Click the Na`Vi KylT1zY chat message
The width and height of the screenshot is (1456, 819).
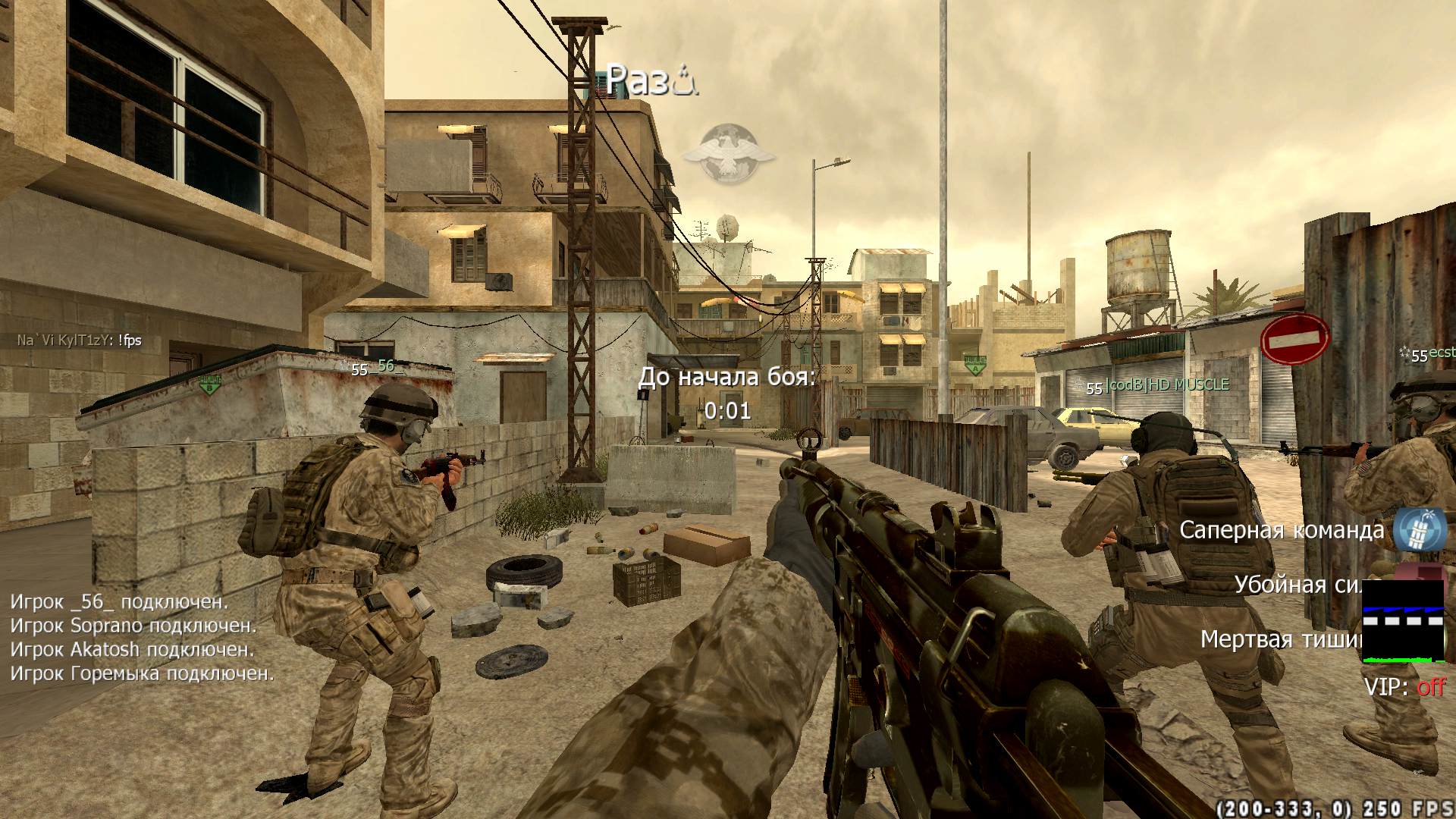(x=80, y=340)
